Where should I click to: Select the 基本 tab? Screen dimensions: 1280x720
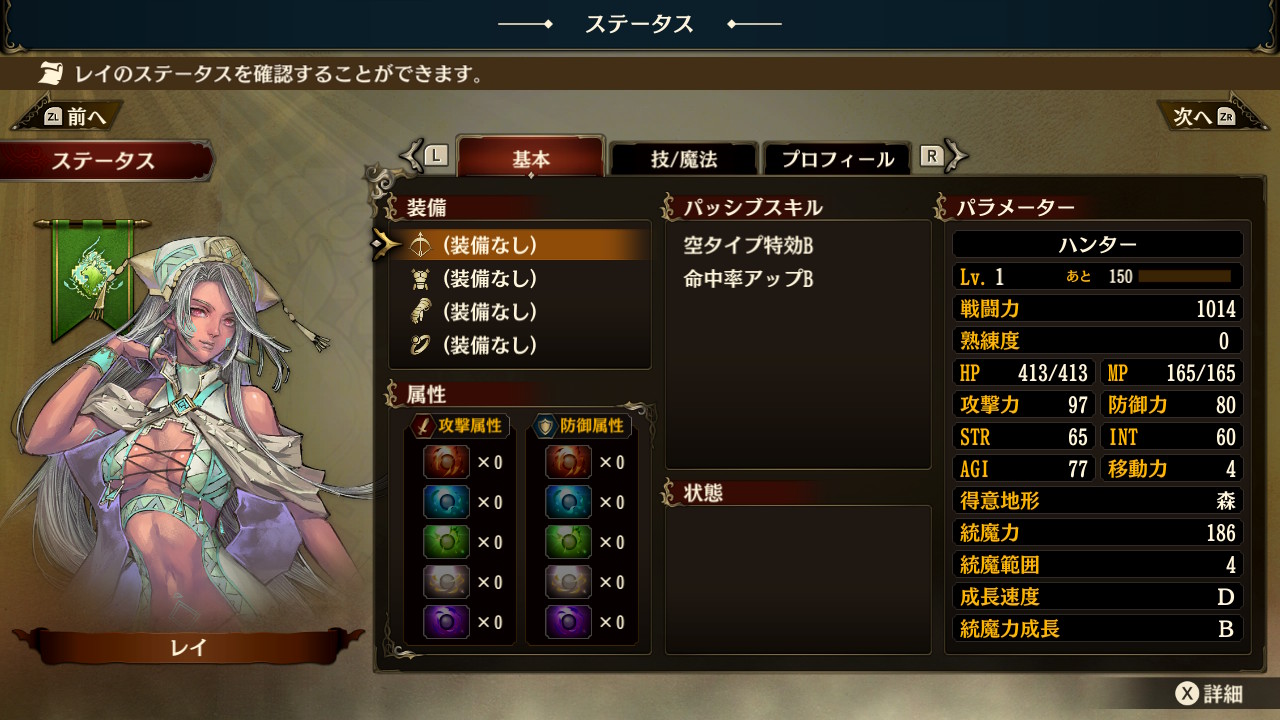pyautogui.click(x=531, y=158)
